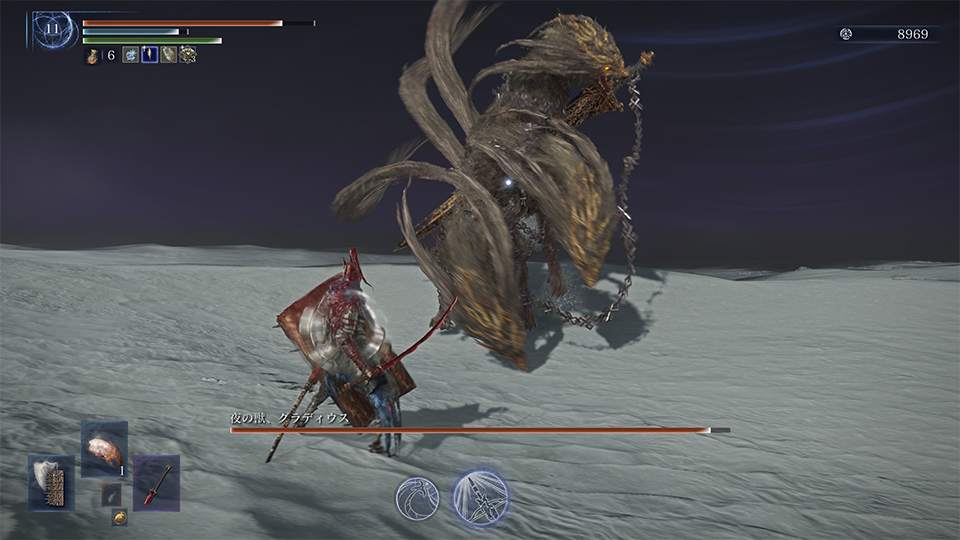Viewport: 960px width, 540px height.
Task: Select the pale blue swirl status icon
Action: (x=131, y=56)
